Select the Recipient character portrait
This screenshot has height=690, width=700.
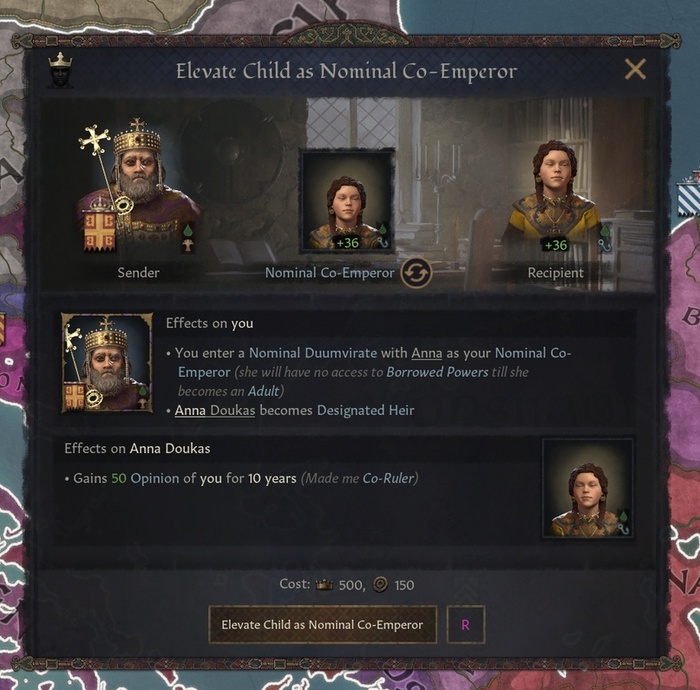[555, 195]
